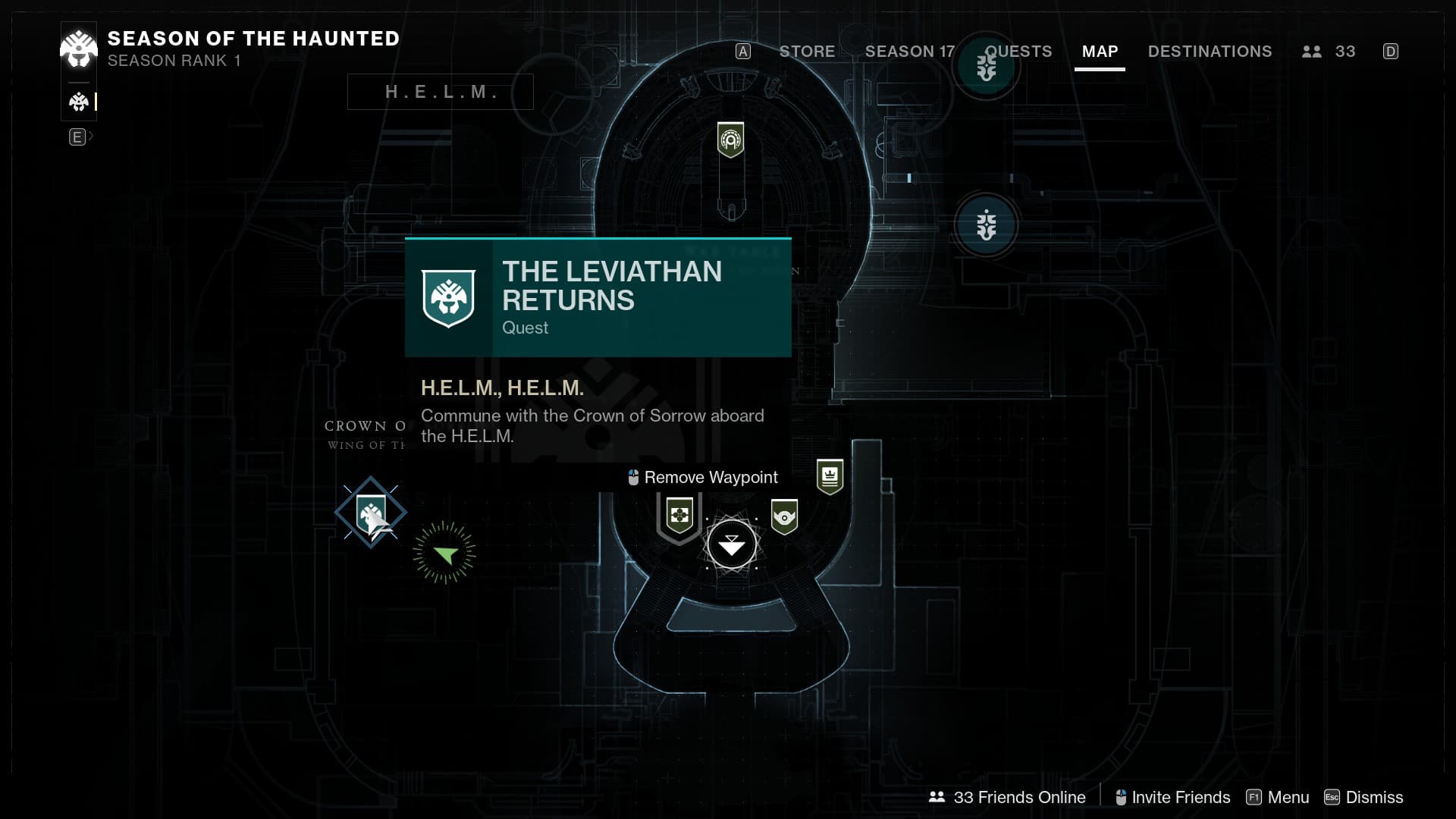
Task: Open the Menu from the footer
Action: pos(1279,797)
